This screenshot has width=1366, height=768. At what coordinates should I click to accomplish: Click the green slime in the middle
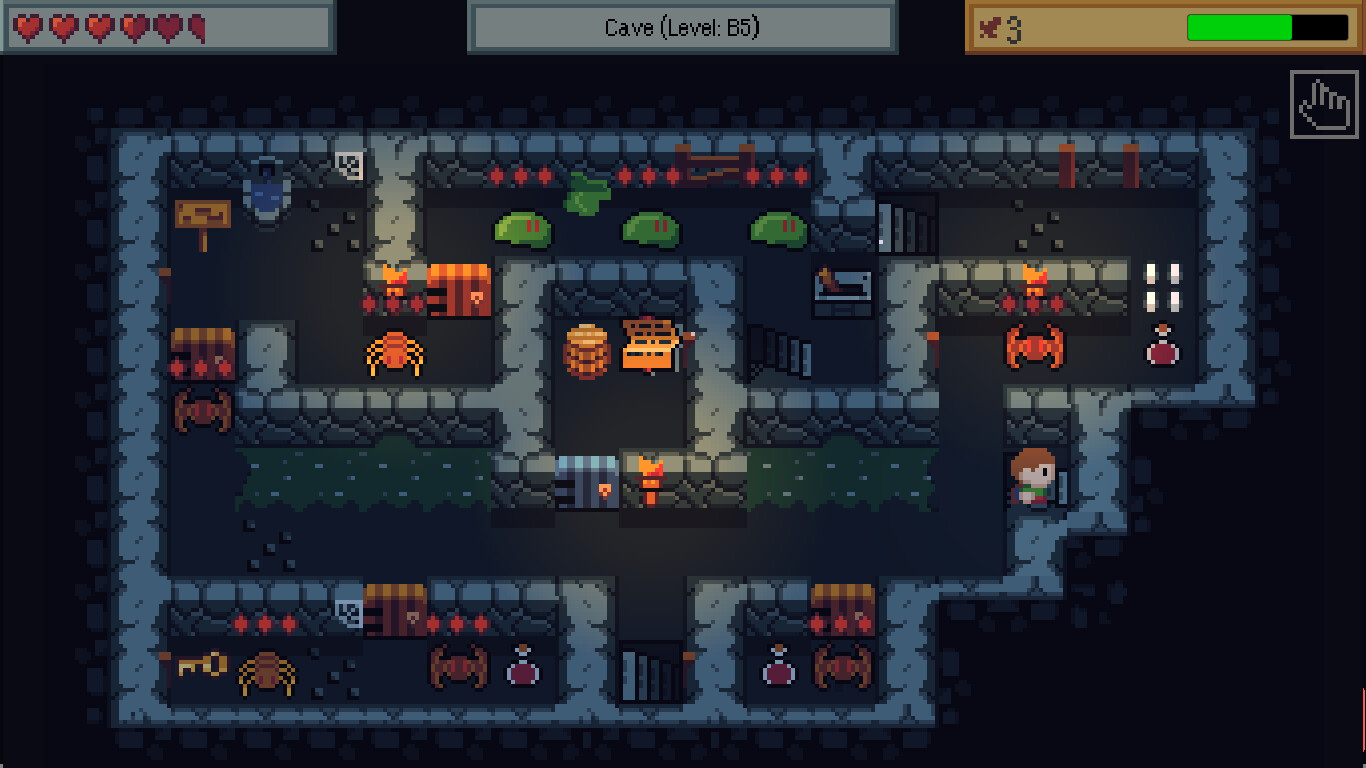pos(650,230)
